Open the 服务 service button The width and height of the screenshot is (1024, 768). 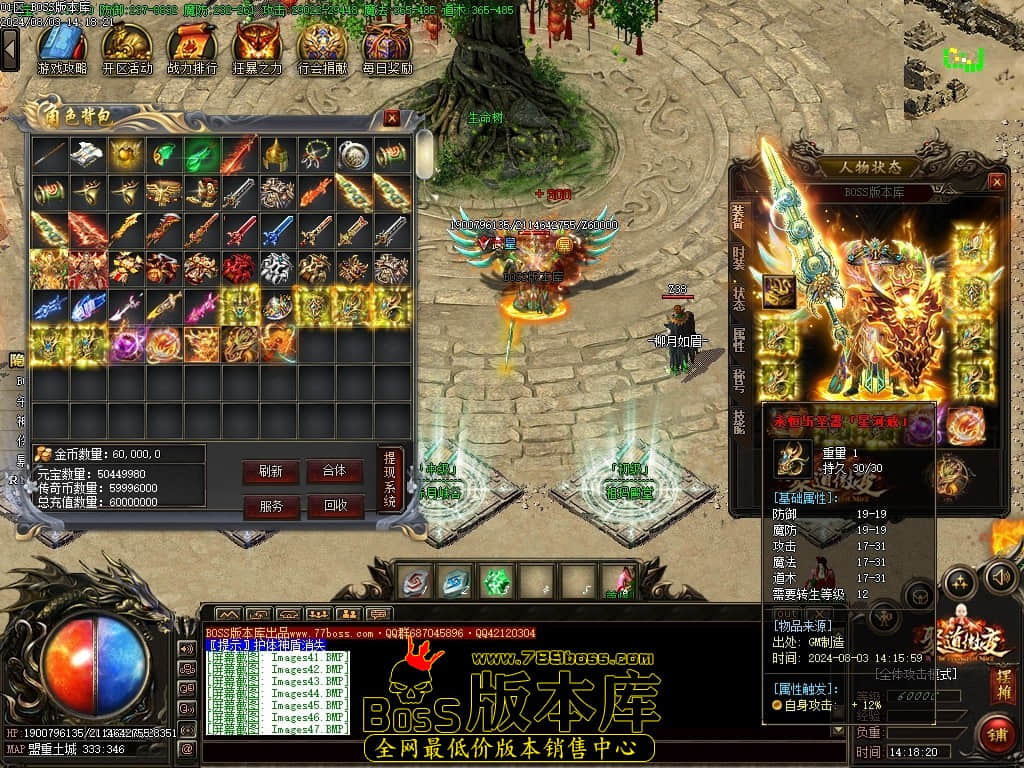pyautogui.click(x=271, y=506)
